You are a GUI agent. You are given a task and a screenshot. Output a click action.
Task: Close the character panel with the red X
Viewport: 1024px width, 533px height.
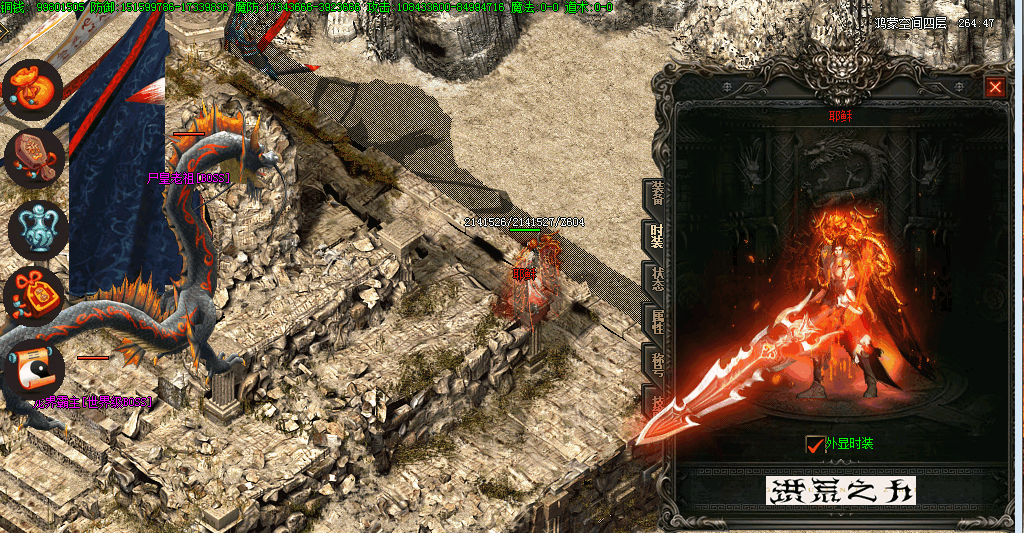pyautogui.click(x=995, y=87)
